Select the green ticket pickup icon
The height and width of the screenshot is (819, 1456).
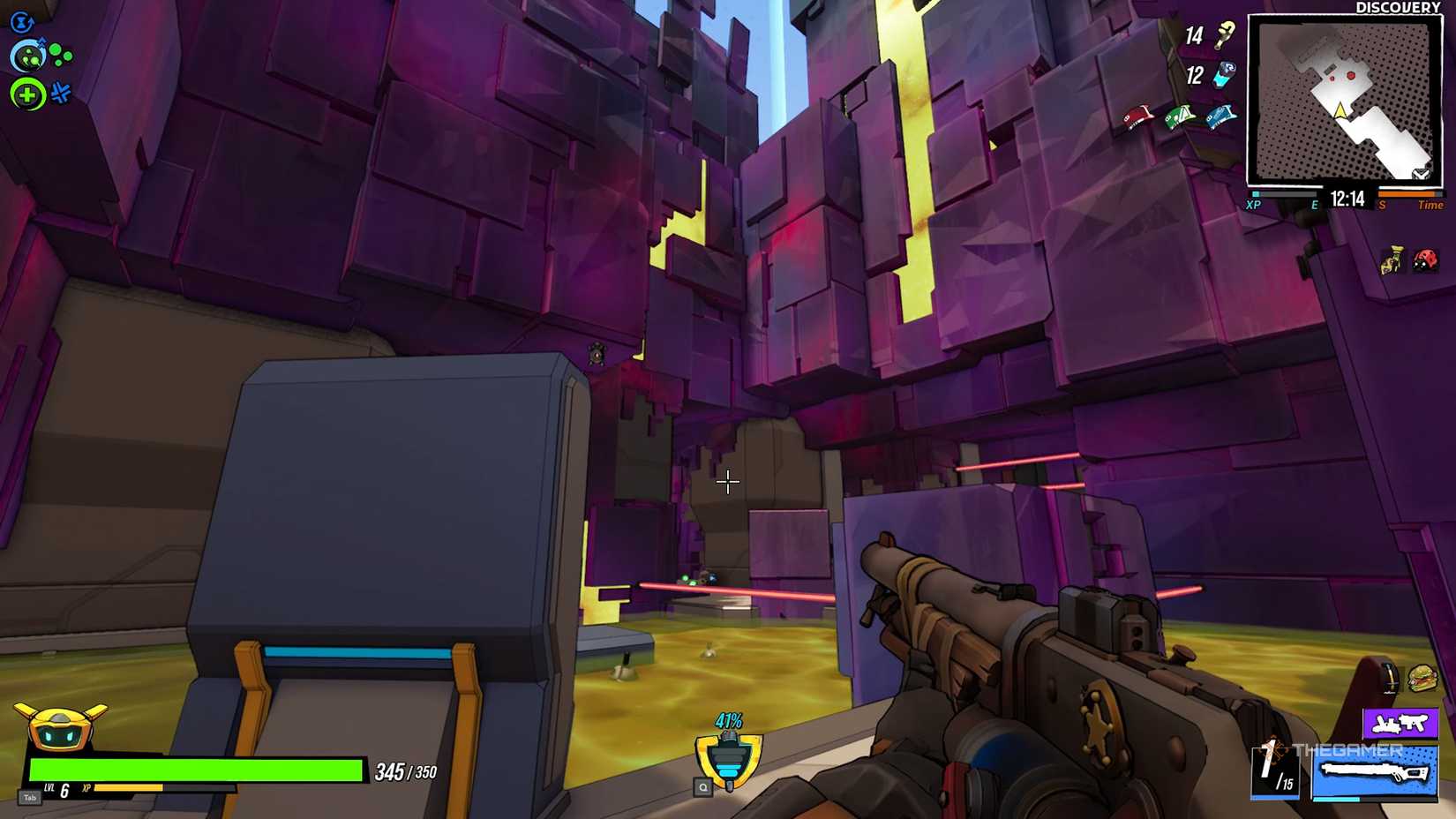click(x=1180, y=116)
